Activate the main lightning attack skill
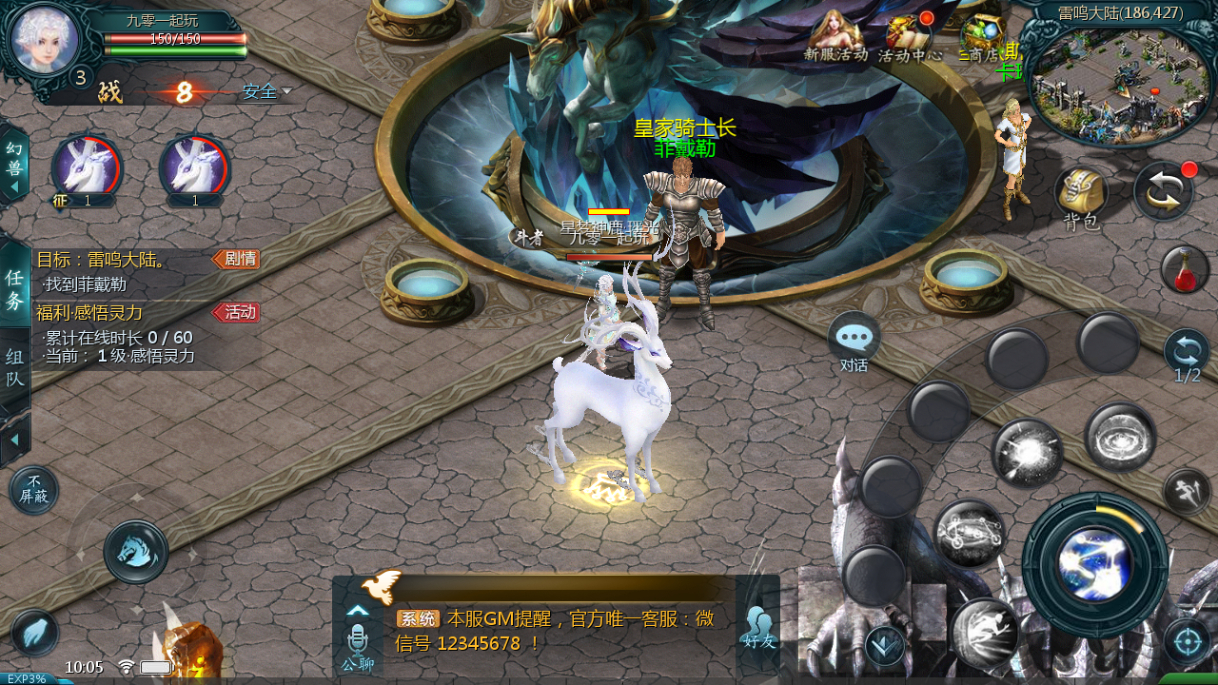This screenshot has width=1218, height=685. [1095, 559]
